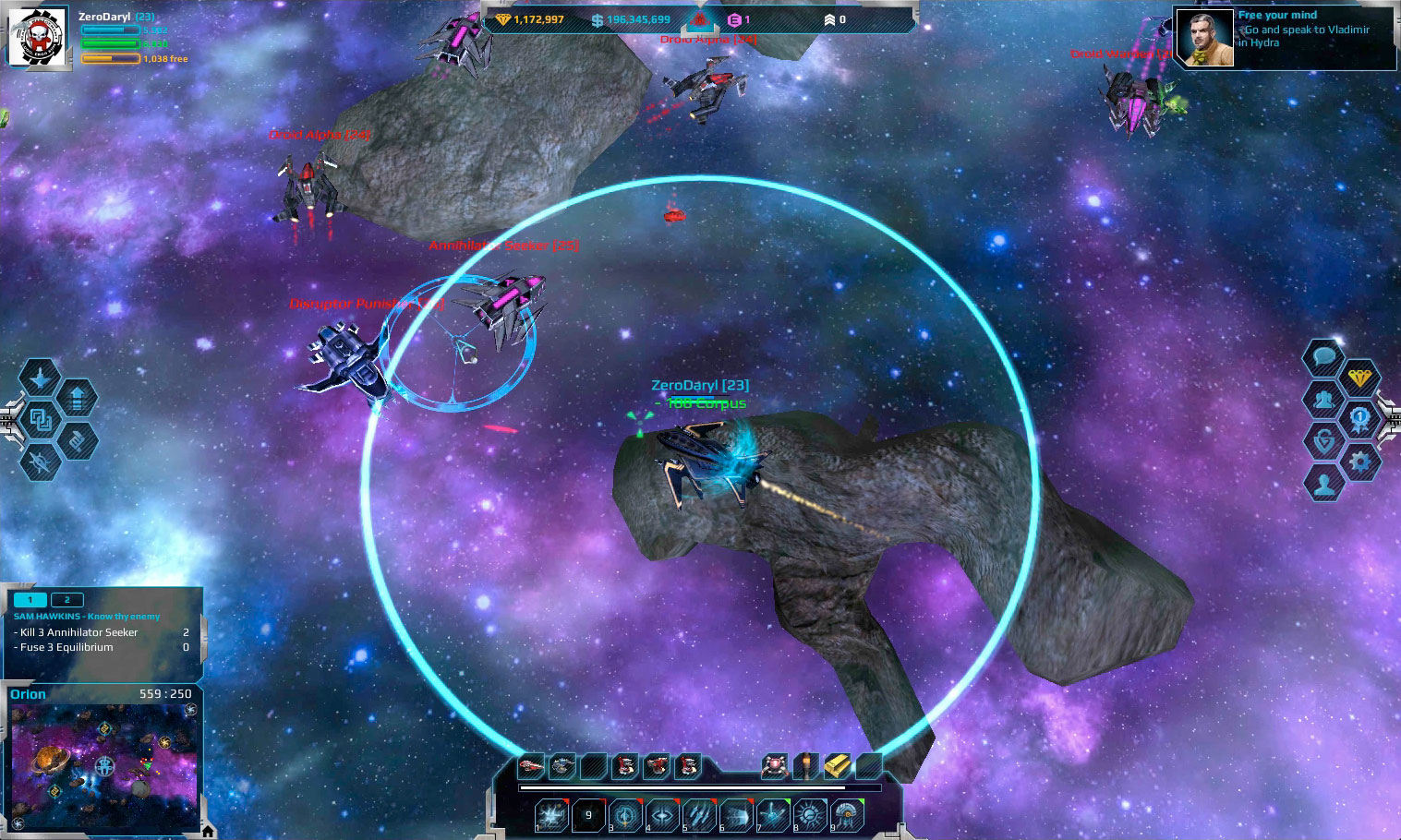This screenshot has width=1401, height=840.
Task: Select quest tab 1
Action: pos(30,600)
